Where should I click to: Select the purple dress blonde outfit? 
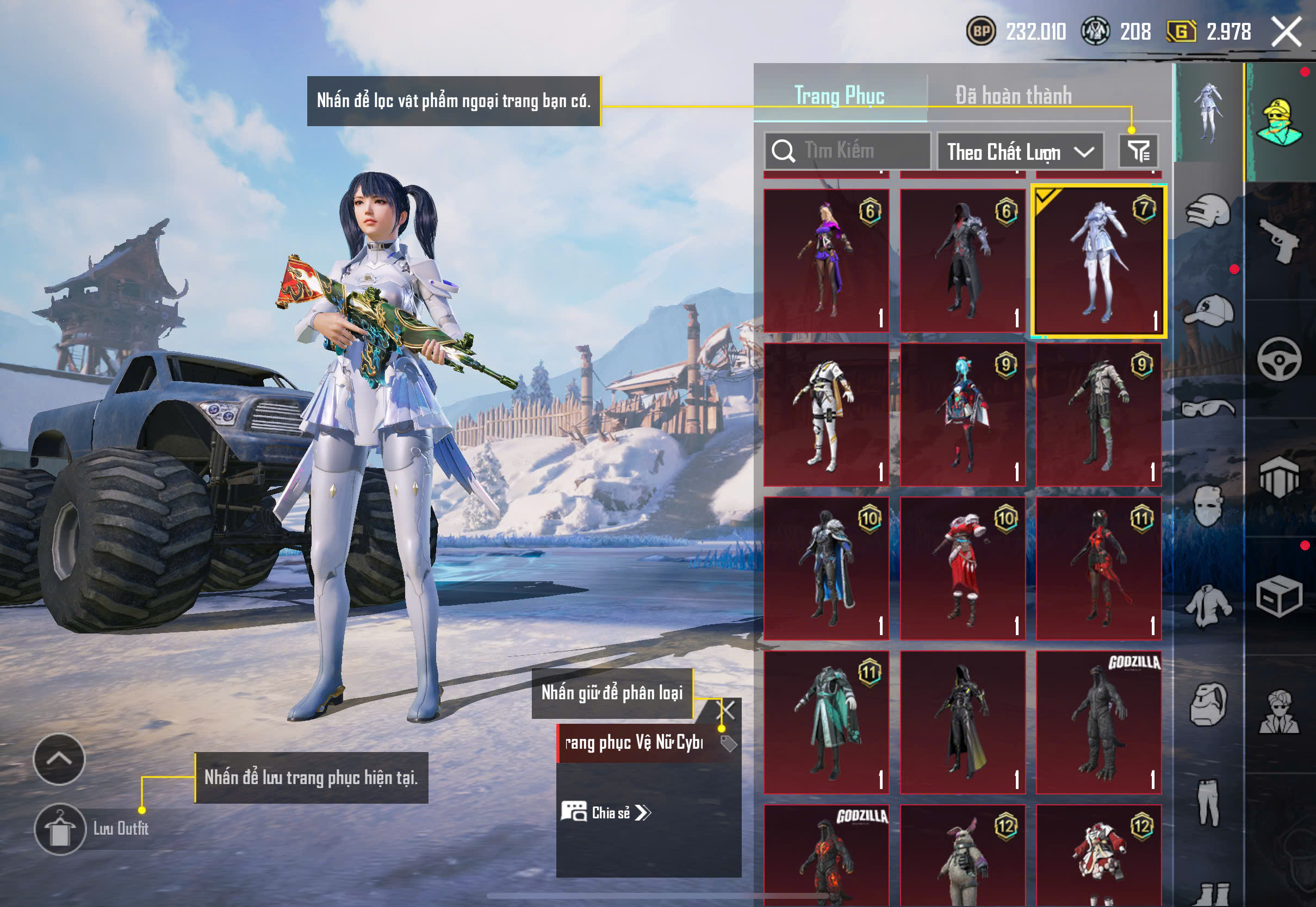pos(826,260)
